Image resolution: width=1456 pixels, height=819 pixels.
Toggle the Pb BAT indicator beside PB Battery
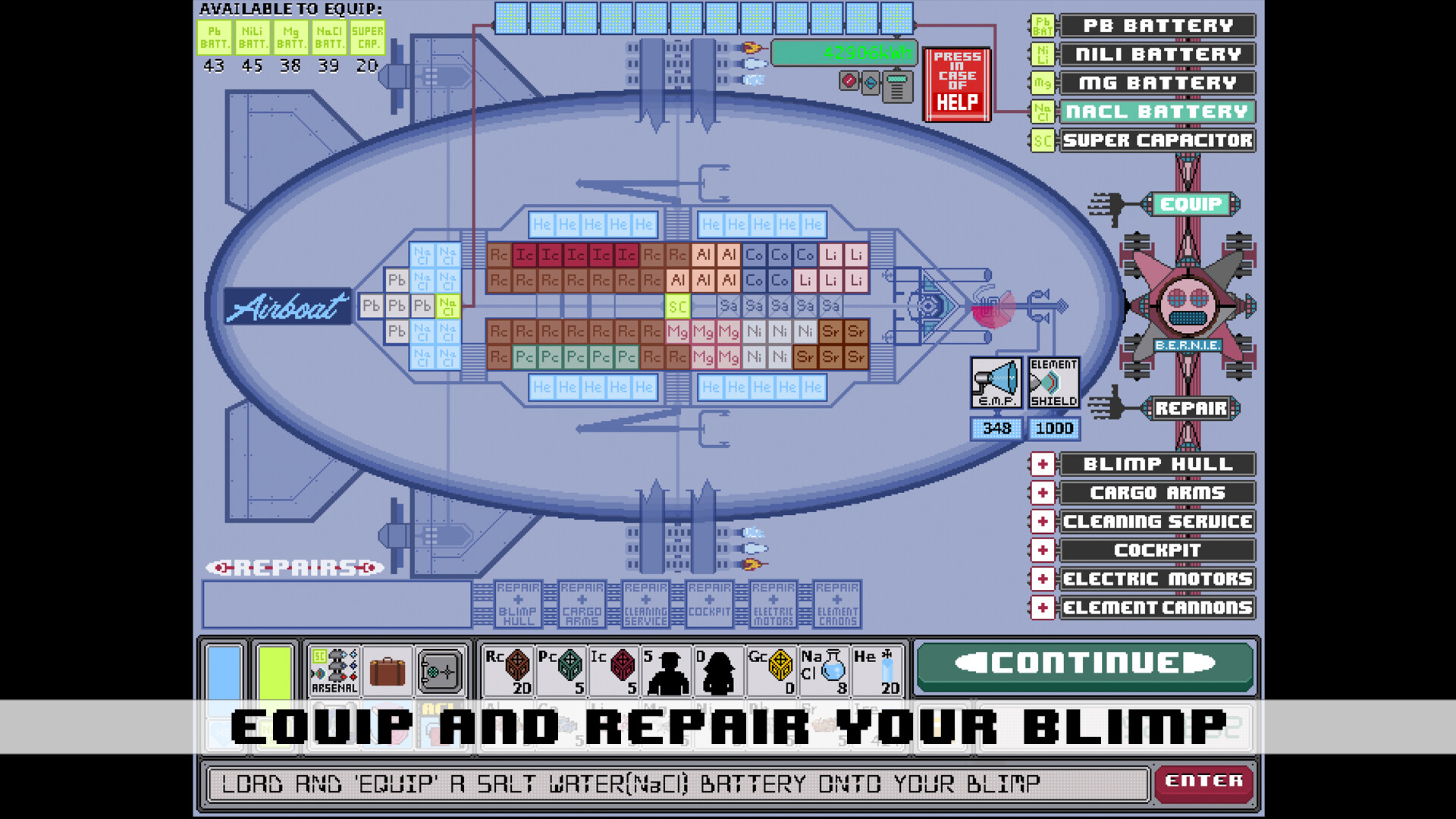pos(1042,25)
